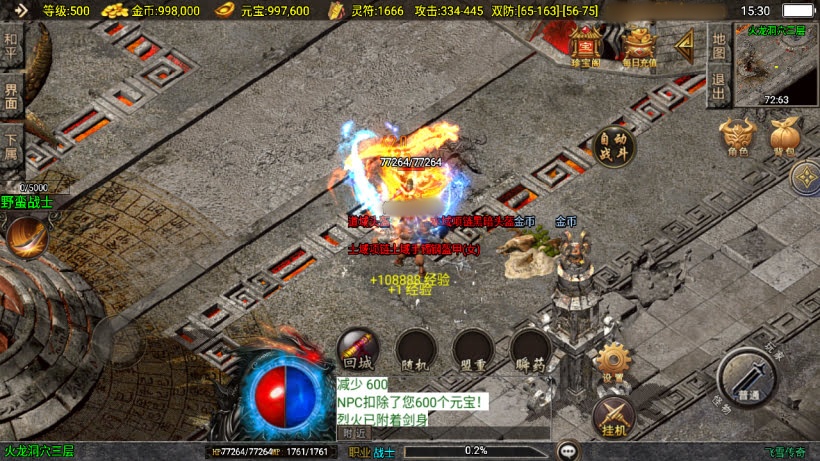Select the 盟重 teleport slot
820x461 pixels.
(472, 351)
